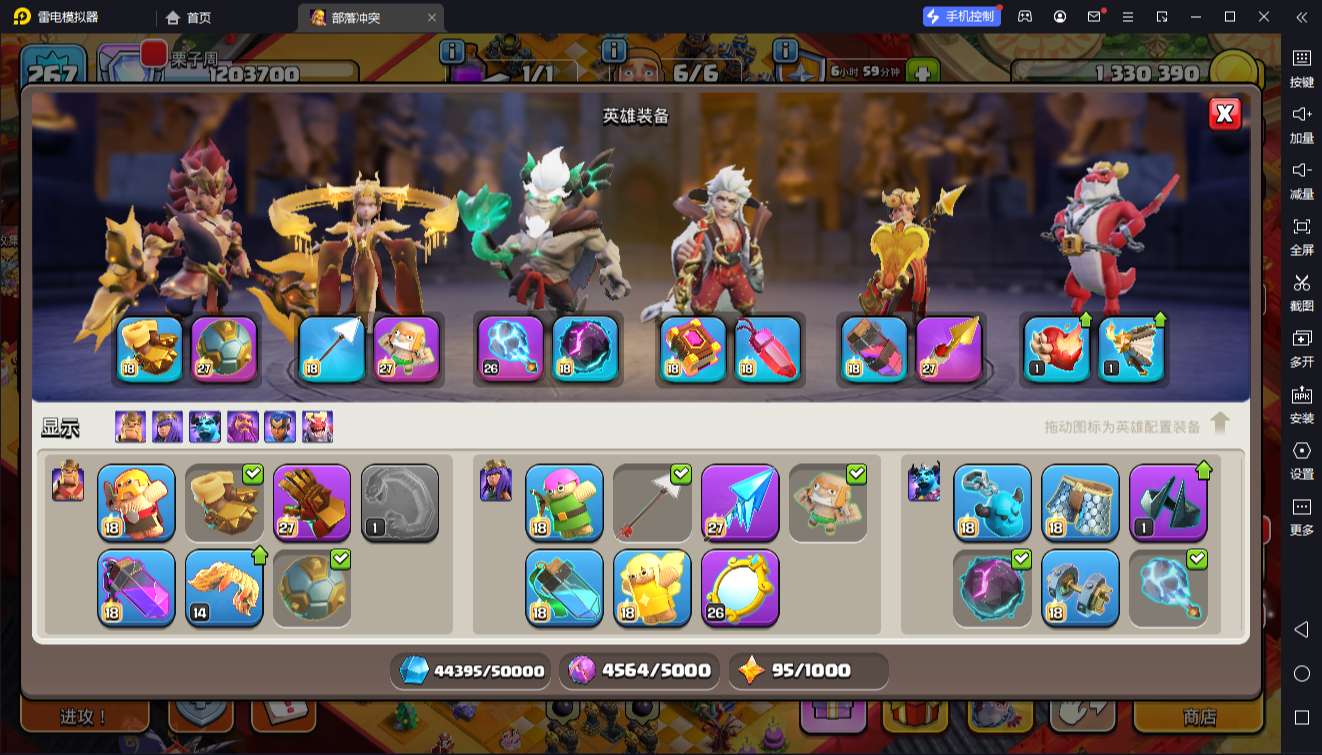
Task: Pick the Magic Mirror equipment
Action: (x=740, y=587)
